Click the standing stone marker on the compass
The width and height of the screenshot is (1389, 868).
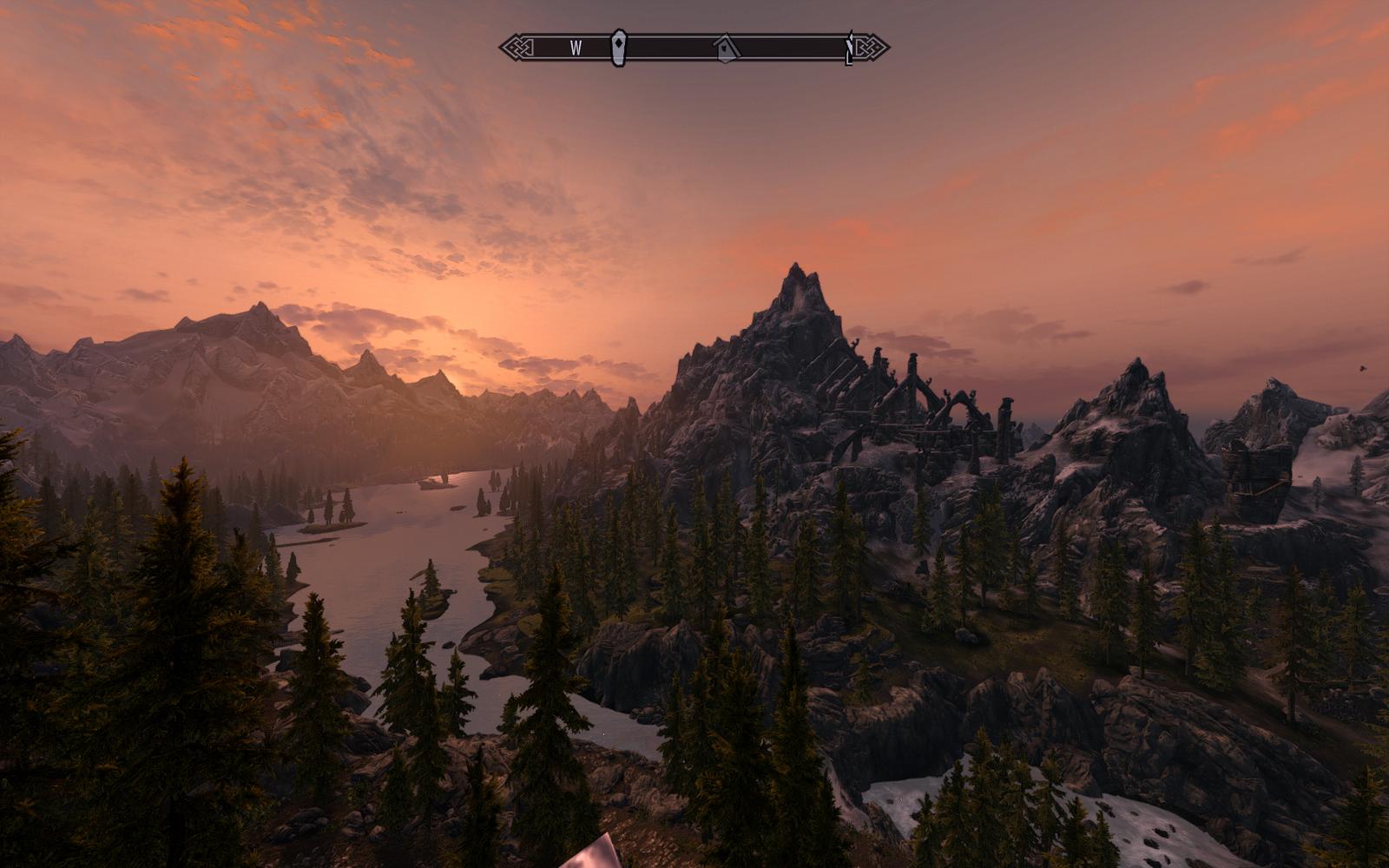pyautogui.click(x=617, y=48)
